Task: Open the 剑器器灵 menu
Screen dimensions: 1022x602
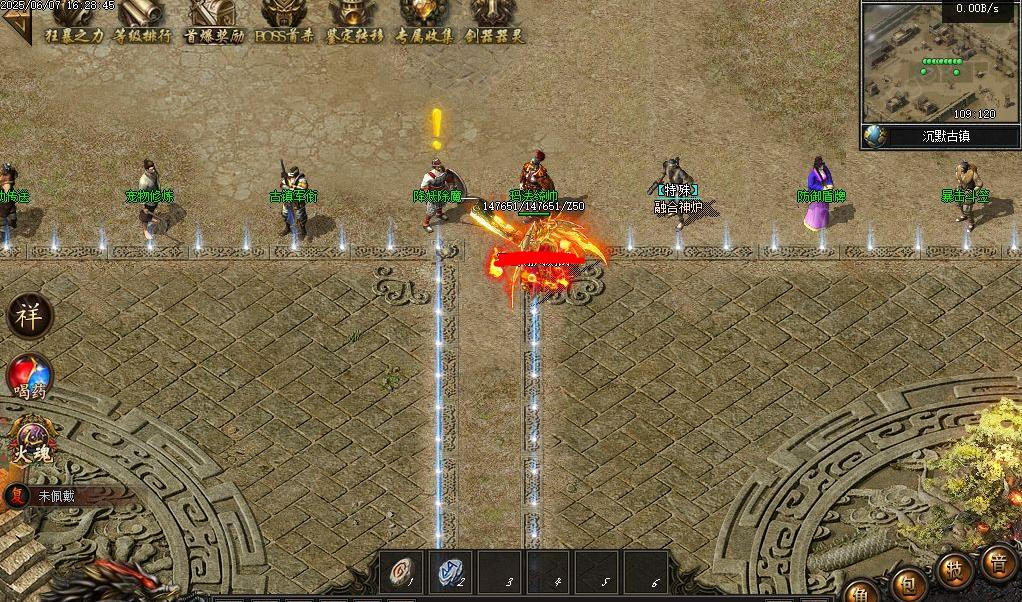Action: 494,22
